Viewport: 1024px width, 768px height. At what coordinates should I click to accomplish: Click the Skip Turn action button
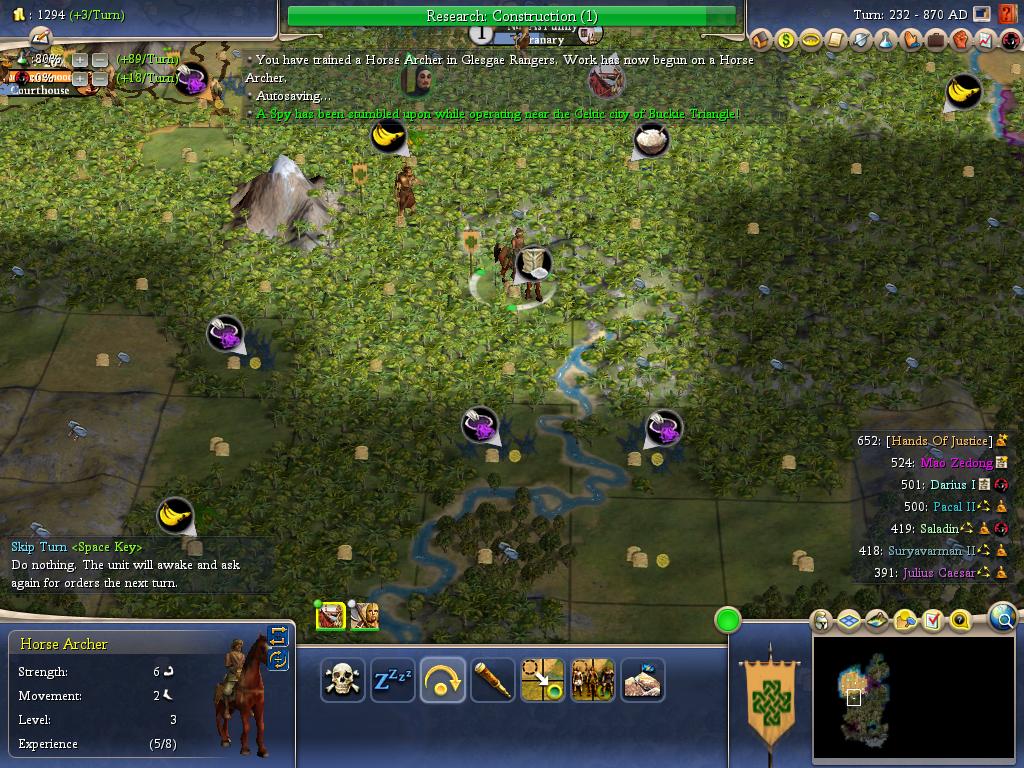(442, 681)
